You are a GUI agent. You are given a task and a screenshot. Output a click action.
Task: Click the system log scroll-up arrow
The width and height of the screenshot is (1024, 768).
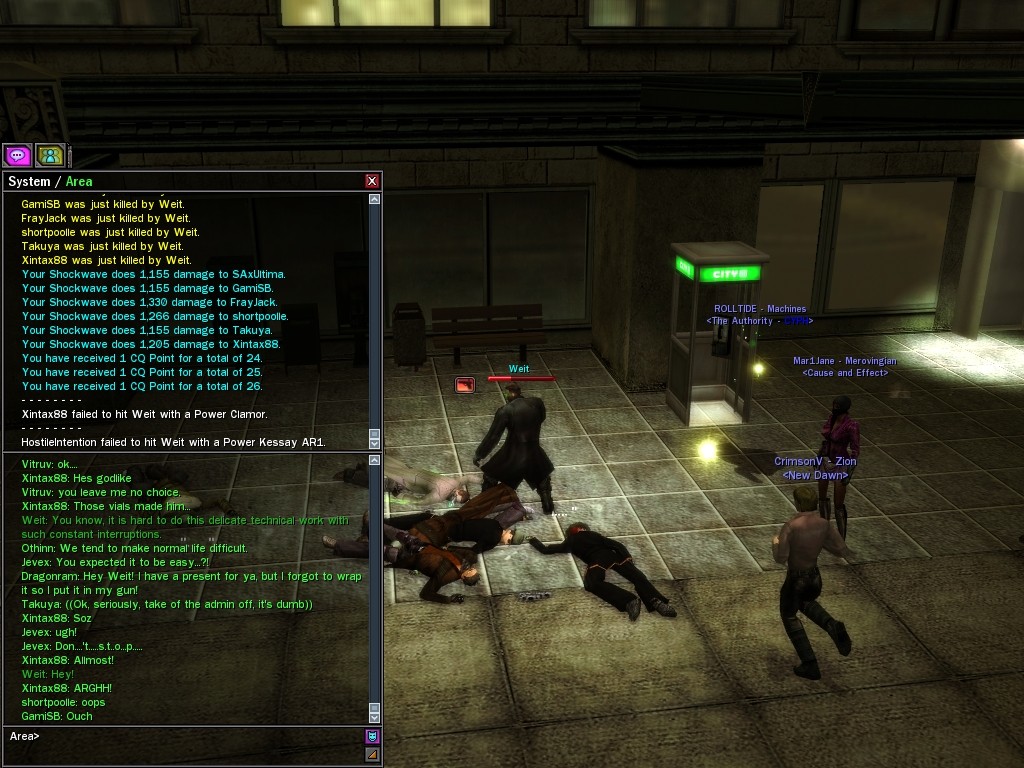[375, 199]
